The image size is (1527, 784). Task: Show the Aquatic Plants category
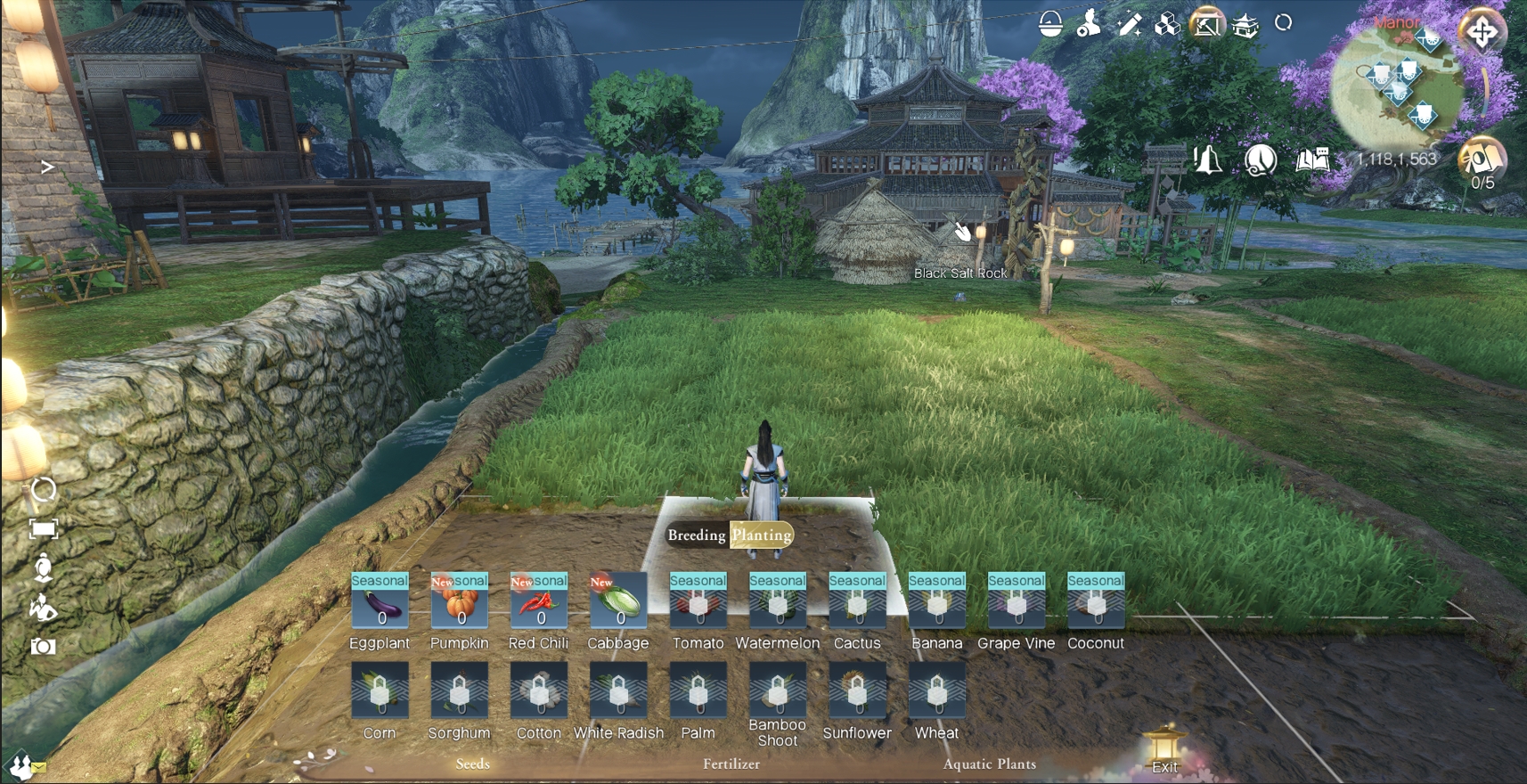pos(989,764)
